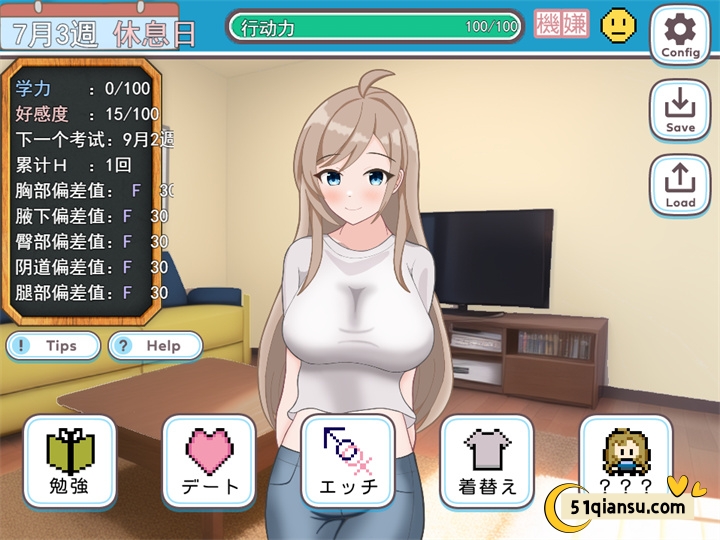Open the Config settings menu
The width and height of the screenshot is (720, 540).
(680, 34)
